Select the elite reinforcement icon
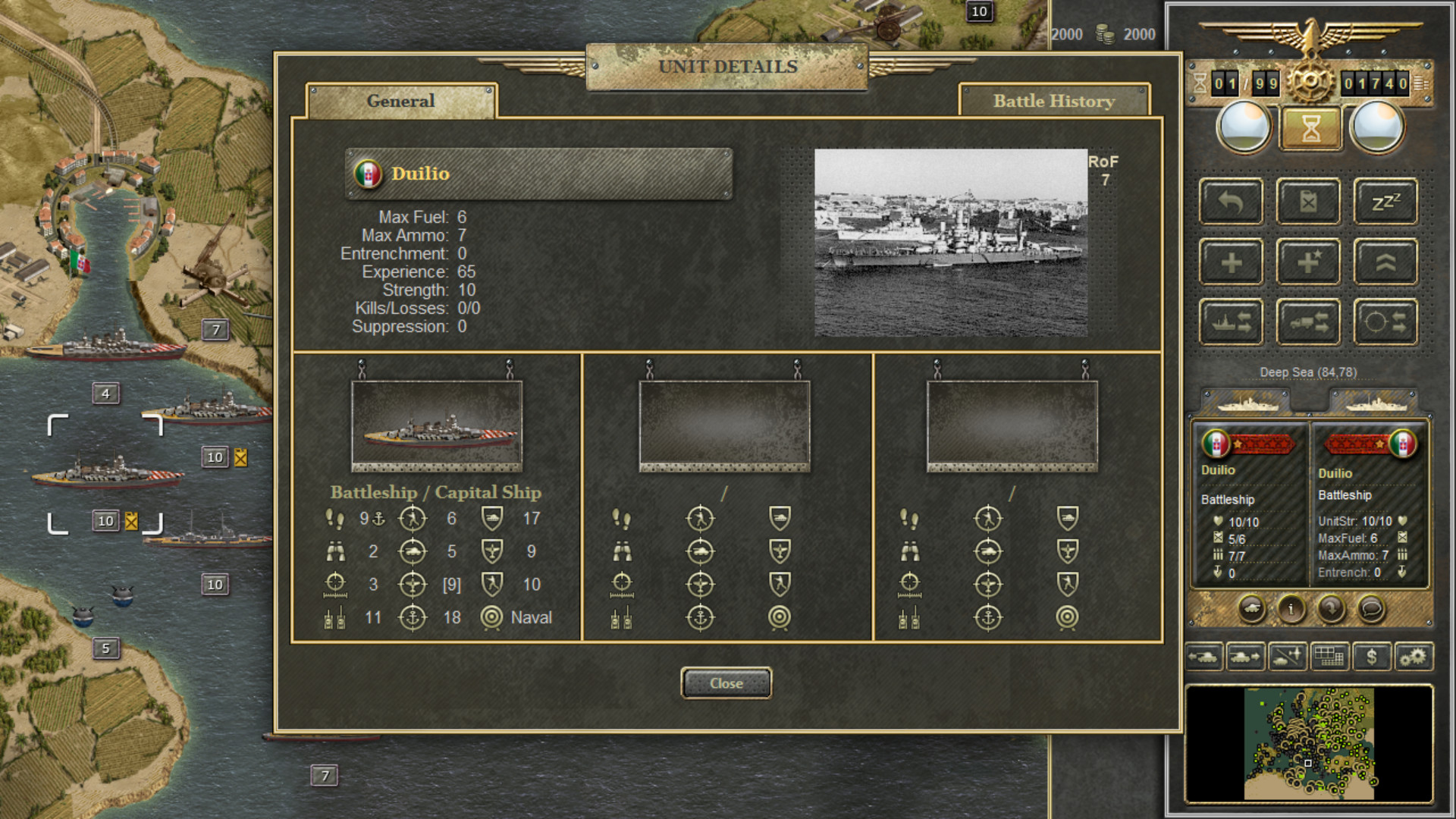The height and width of the screenshot is (819, 1456). point(1307,261)
